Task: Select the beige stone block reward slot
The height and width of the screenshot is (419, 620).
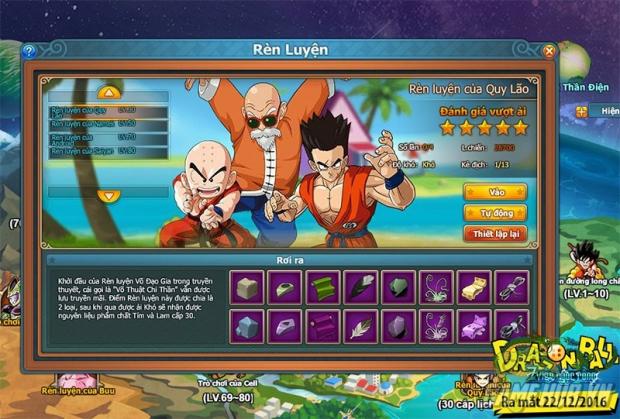Action: coord(247,287)
